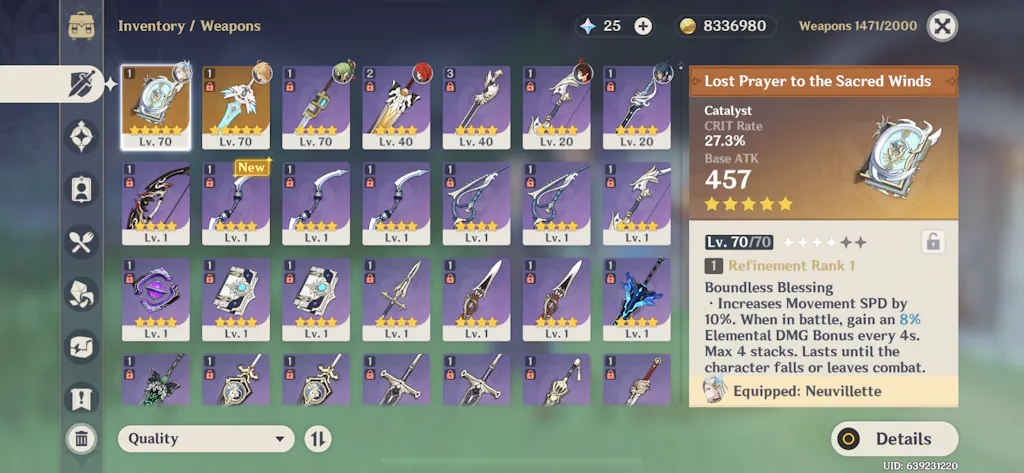
Task: Toggle the padlock on the weapon detail panel
Action: (x=932, y=241)
